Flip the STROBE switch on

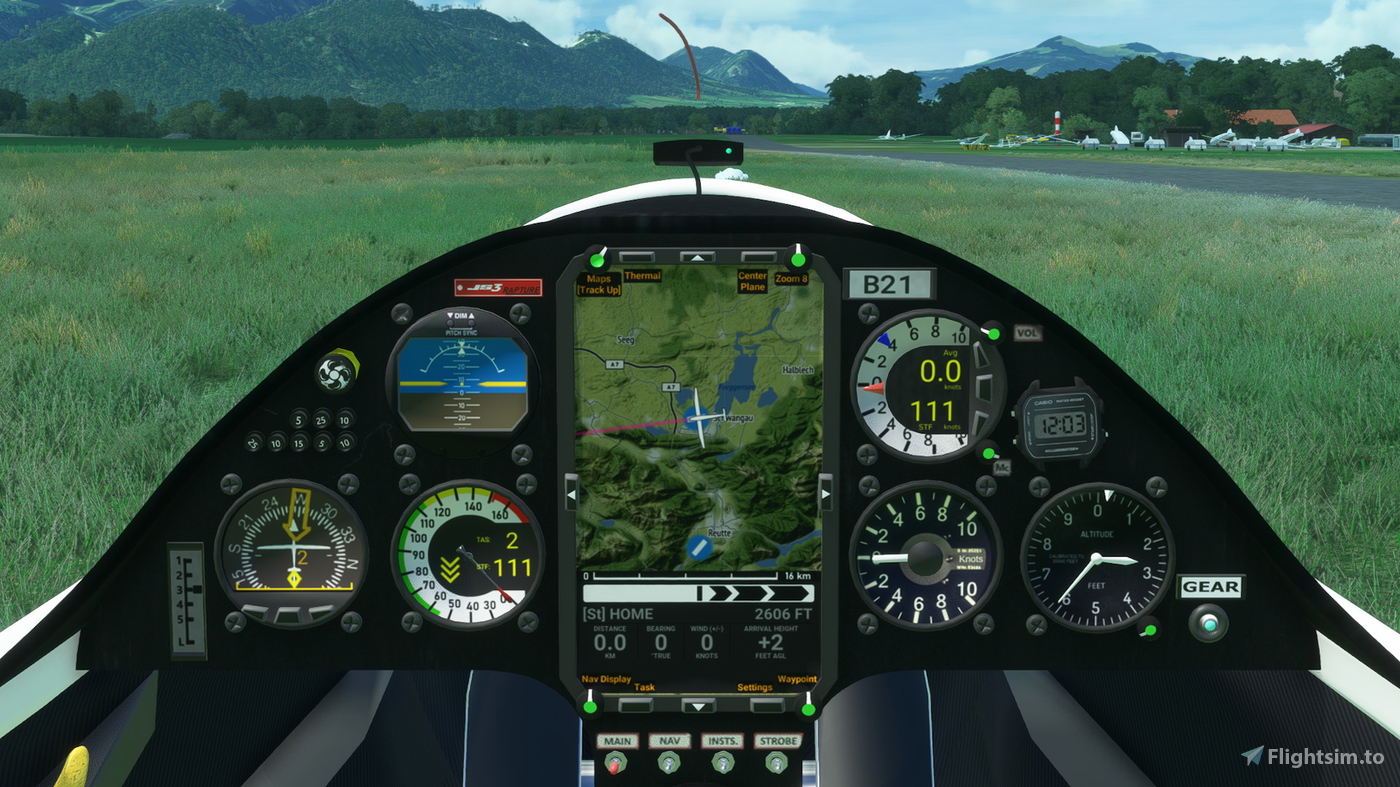click(x=779, y=763)
